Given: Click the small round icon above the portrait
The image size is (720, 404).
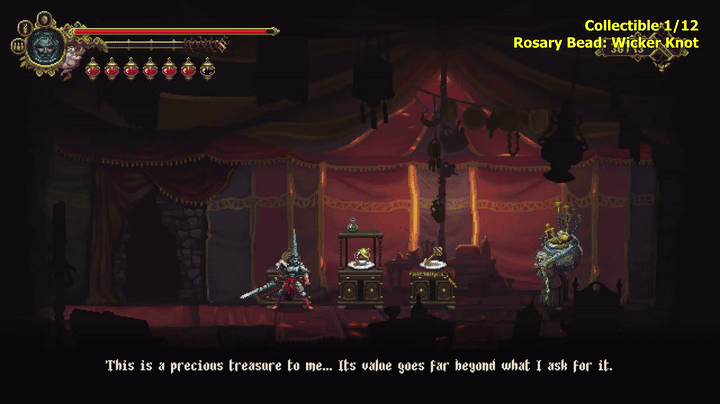Looking at the screenshot, I should point(44,17).
